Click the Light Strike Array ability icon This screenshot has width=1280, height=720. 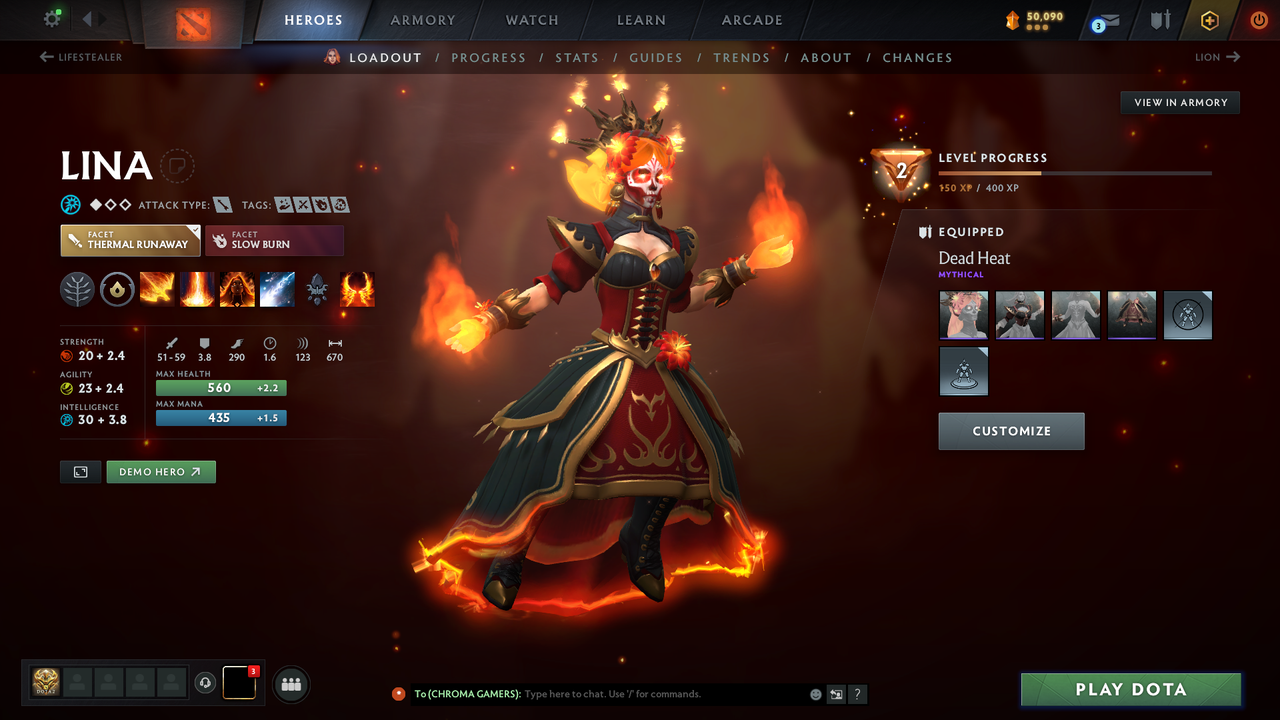197,289
